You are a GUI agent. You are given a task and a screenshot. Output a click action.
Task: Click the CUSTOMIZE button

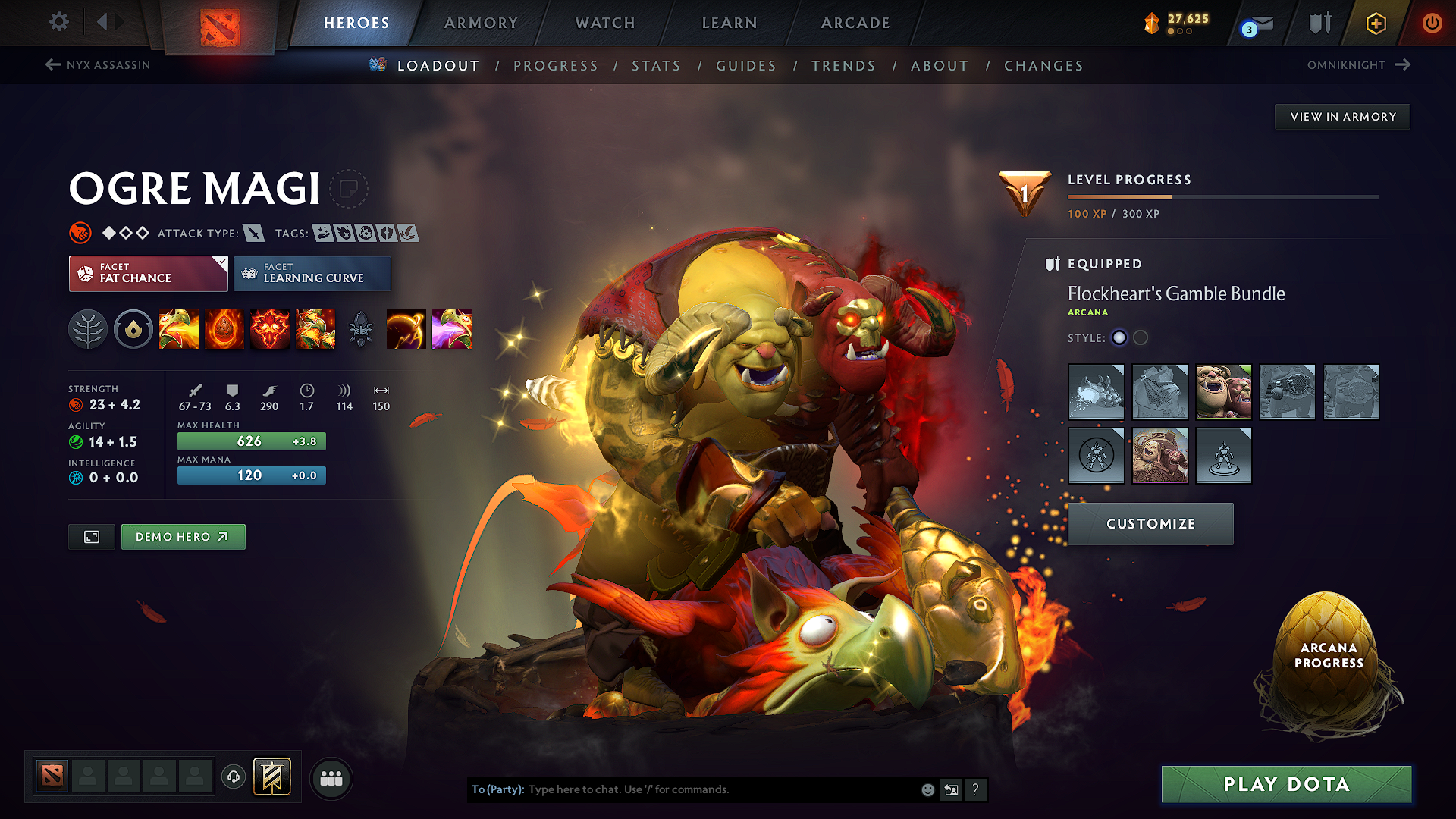tap(1150, 523)
